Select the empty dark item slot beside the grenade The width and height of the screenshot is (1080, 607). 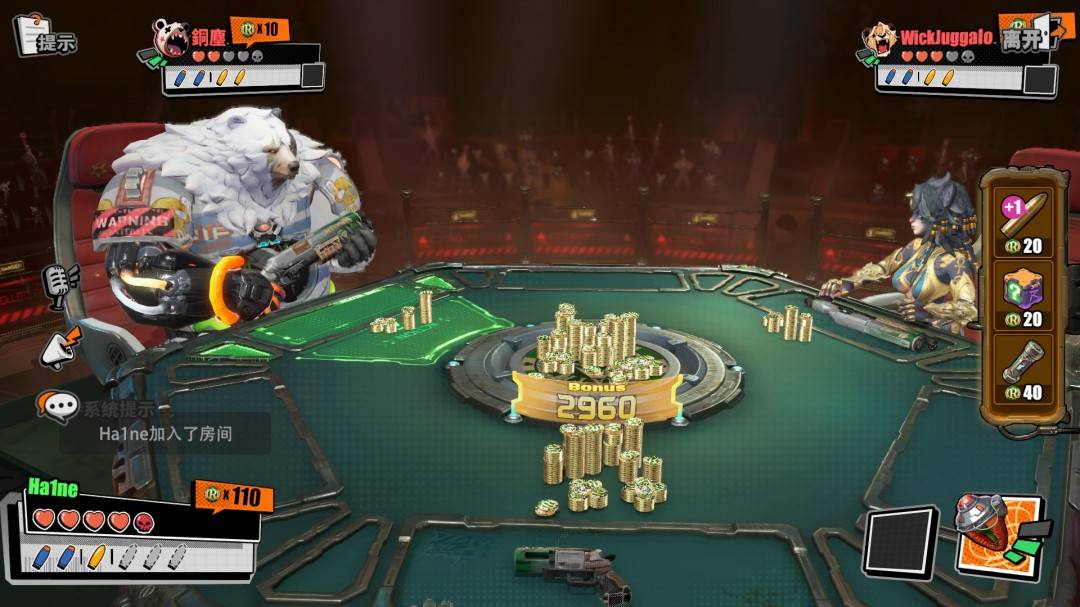pyautogui.click(x=900, y=544)
